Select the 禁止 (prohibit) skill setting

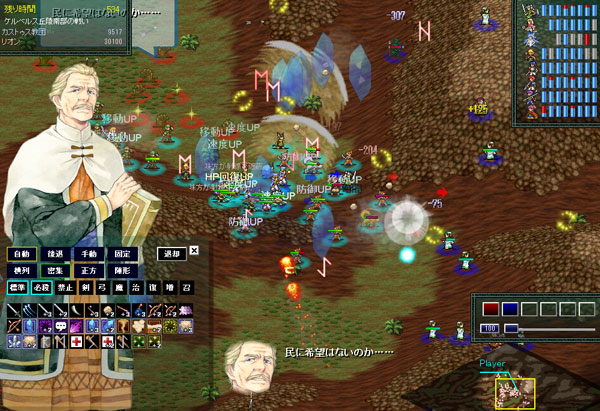[66, 287]
